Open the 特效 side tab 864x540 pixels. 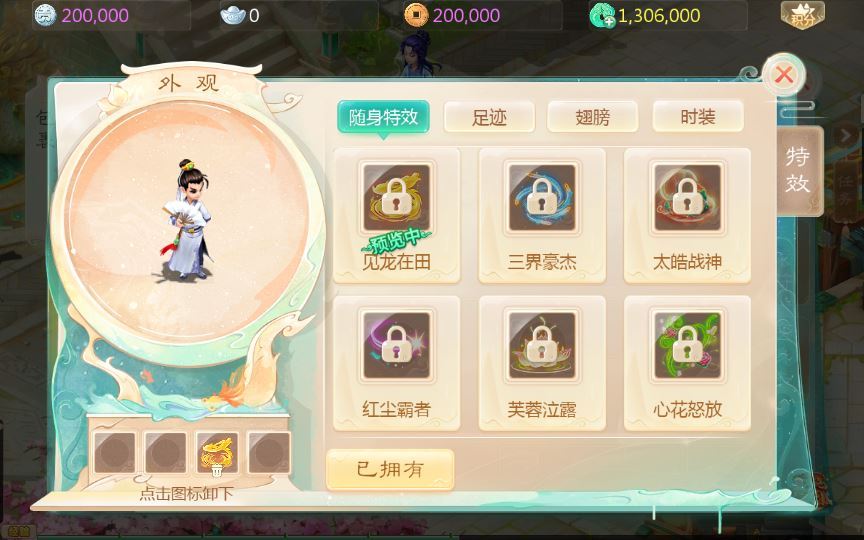[799, 170]
